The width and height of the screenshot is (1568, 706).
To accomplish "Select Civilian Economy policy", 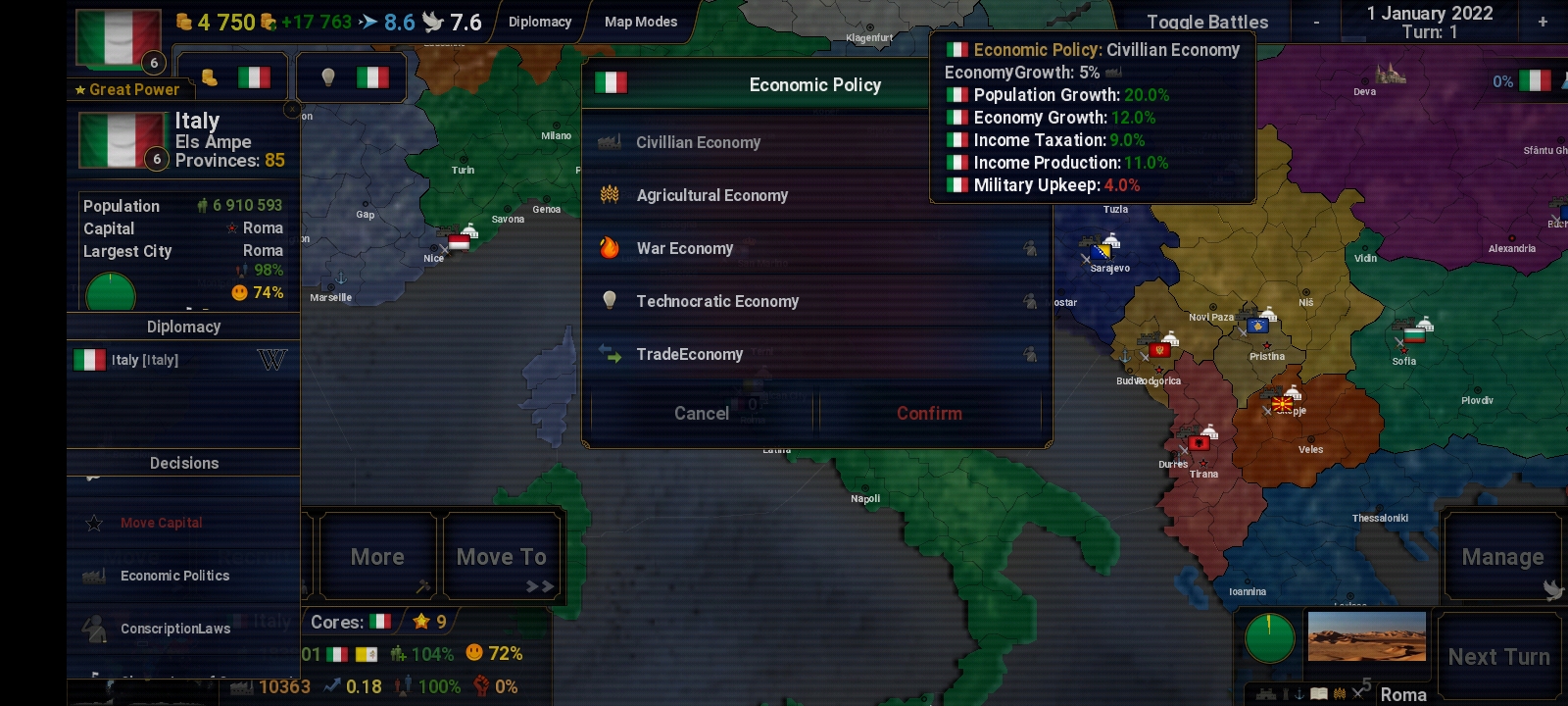I will tap(698, 142).
